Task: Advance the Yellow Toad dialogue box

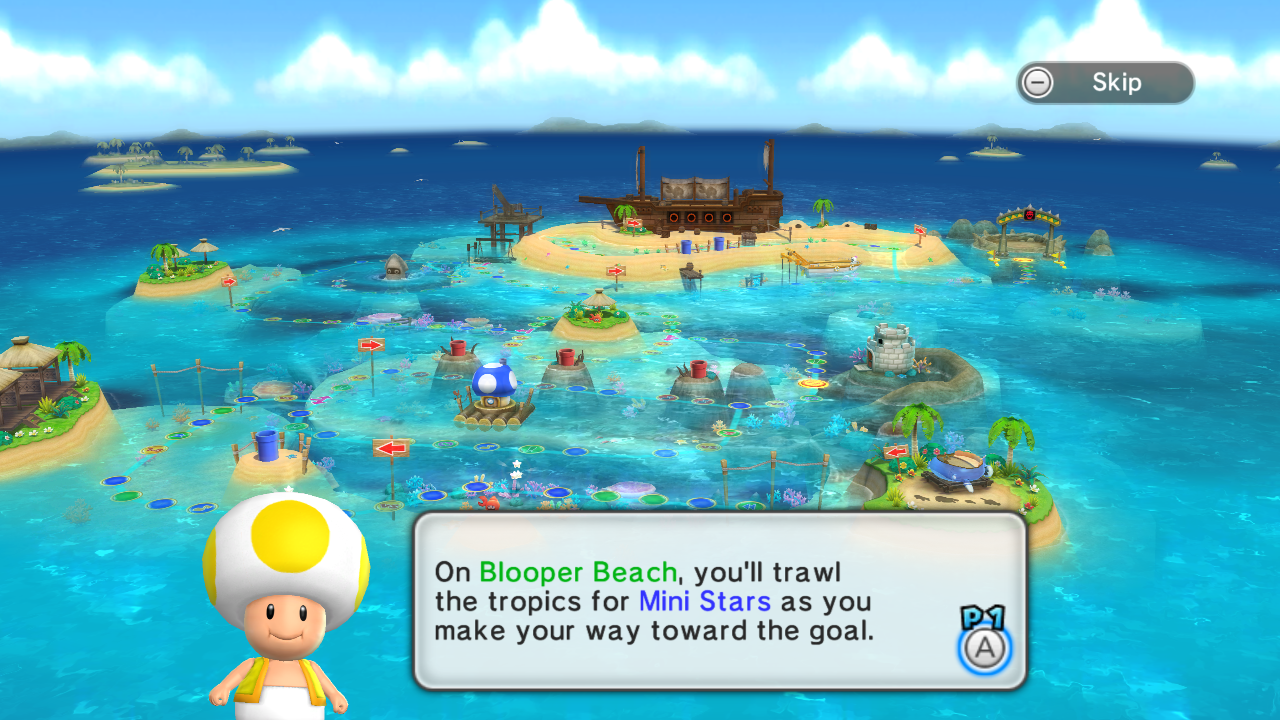Action: [985, 648]
